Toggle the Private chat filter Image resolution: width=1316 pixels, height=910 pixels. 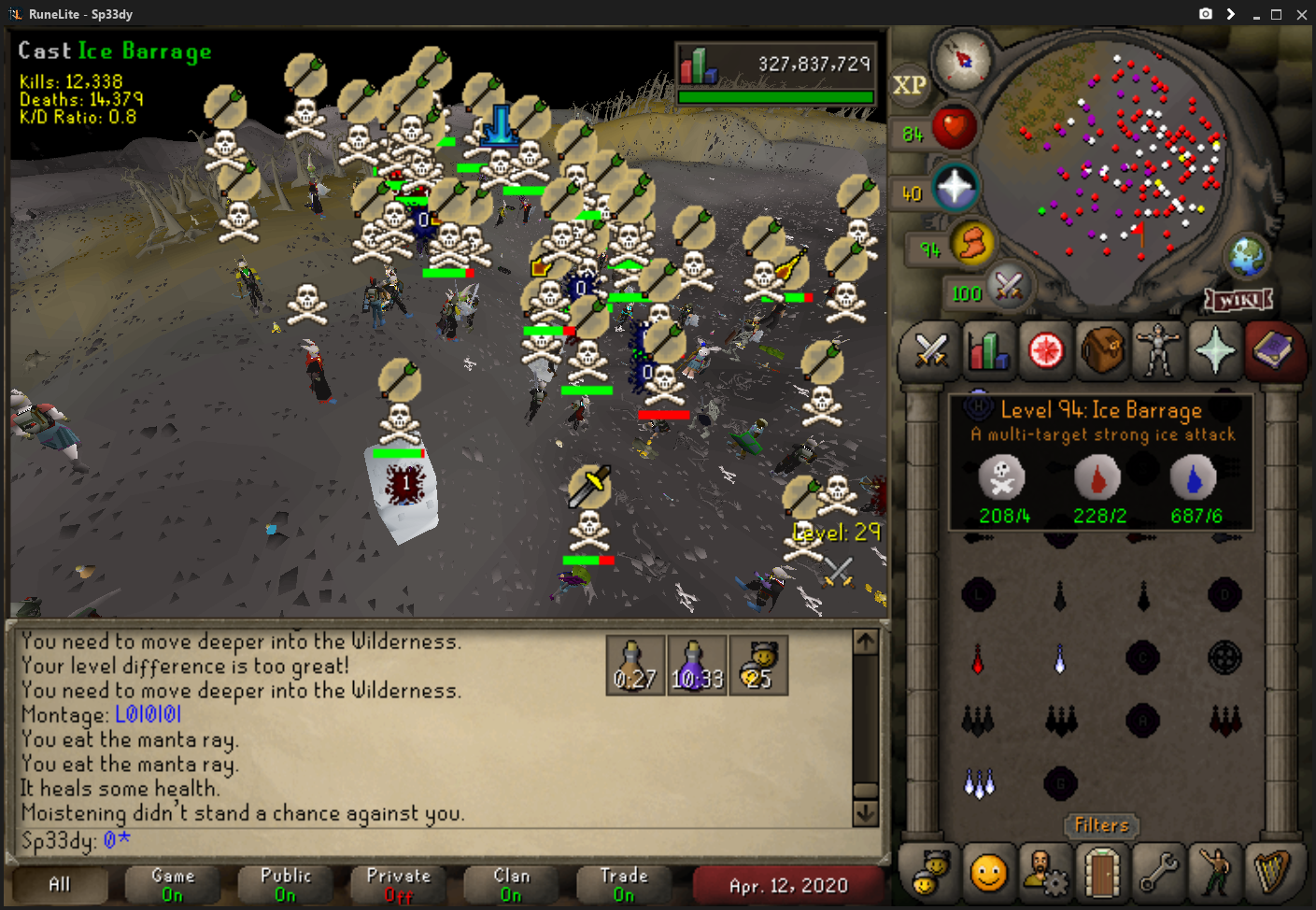click(x=399, y=884)
